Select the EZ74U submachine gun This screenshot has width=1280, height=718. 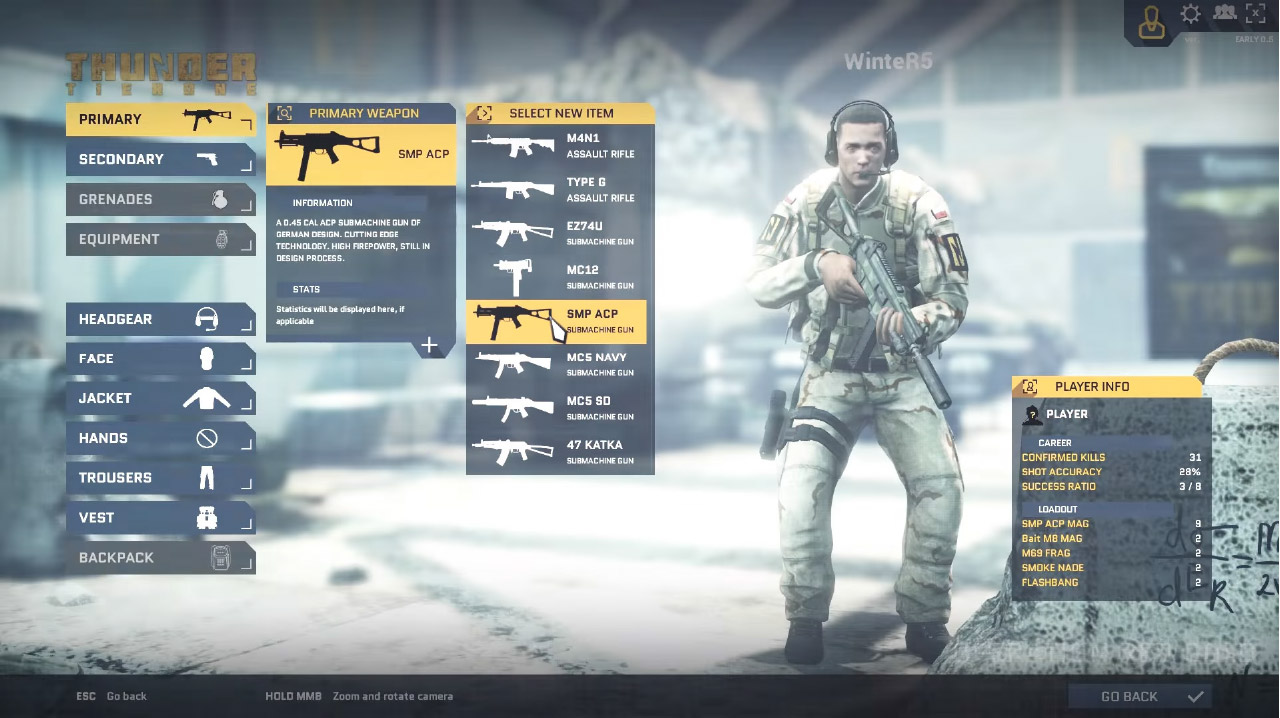point(560,234)
